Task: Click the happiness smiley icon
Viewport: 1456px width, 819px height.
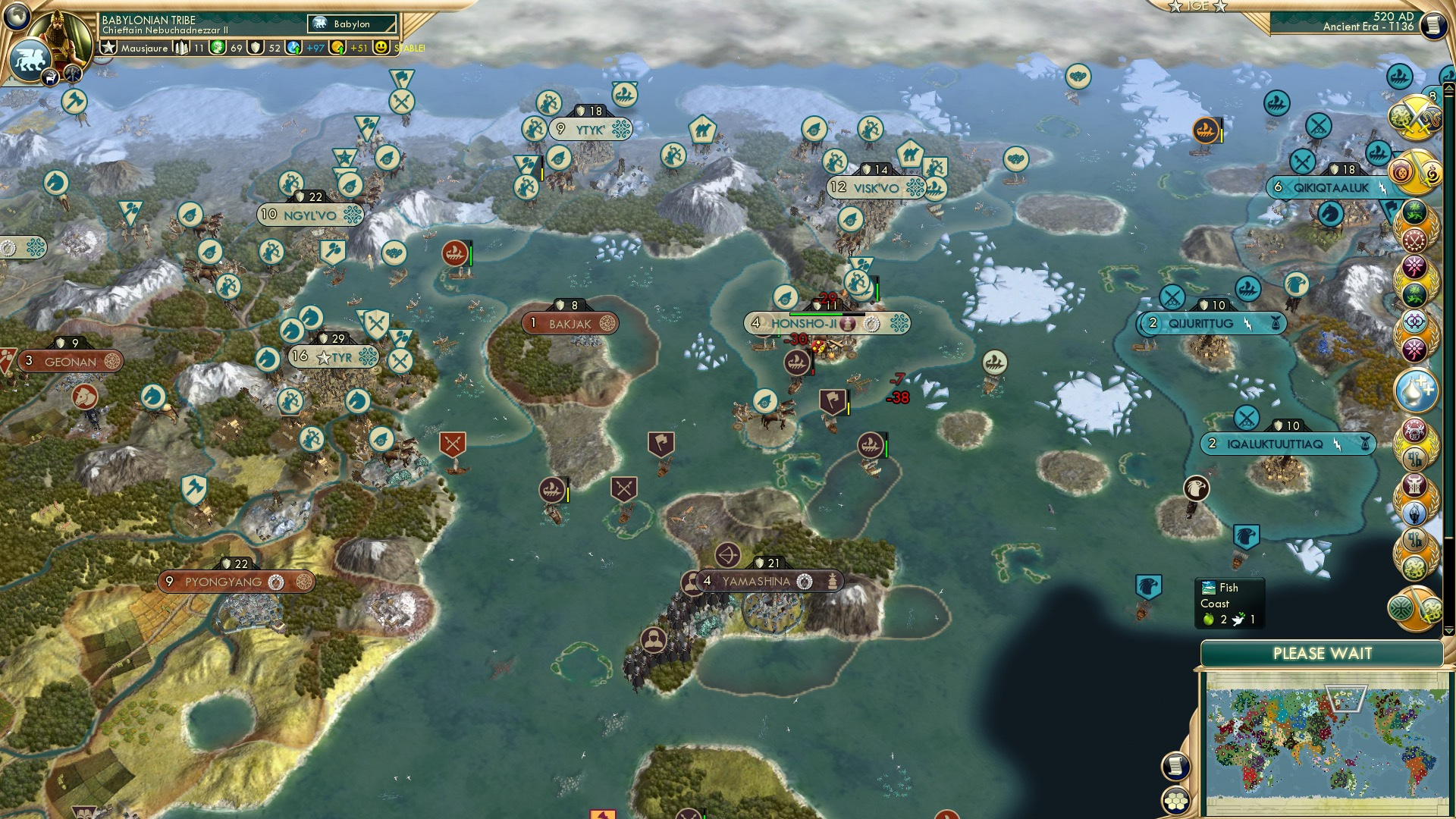Action: tap(380, 48)
